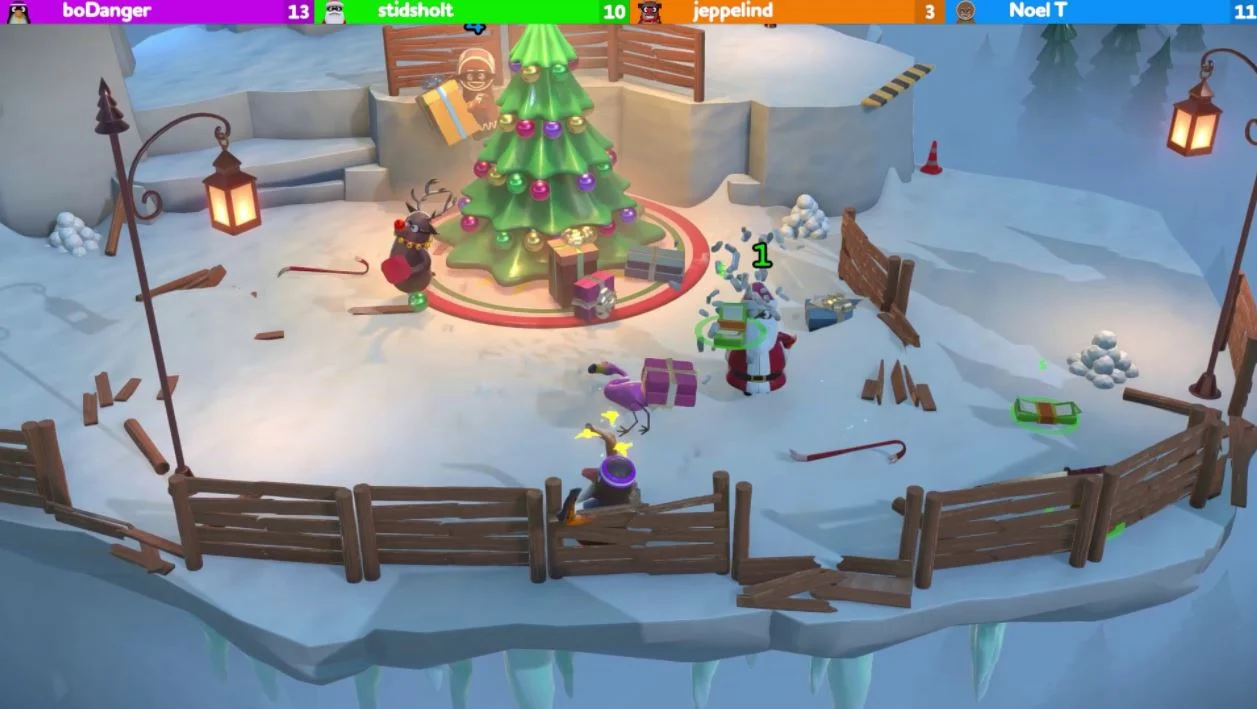This screenshot has width=1257, height=709.
Task: Select stidsholt's green player banner
Action: (471, 11)
